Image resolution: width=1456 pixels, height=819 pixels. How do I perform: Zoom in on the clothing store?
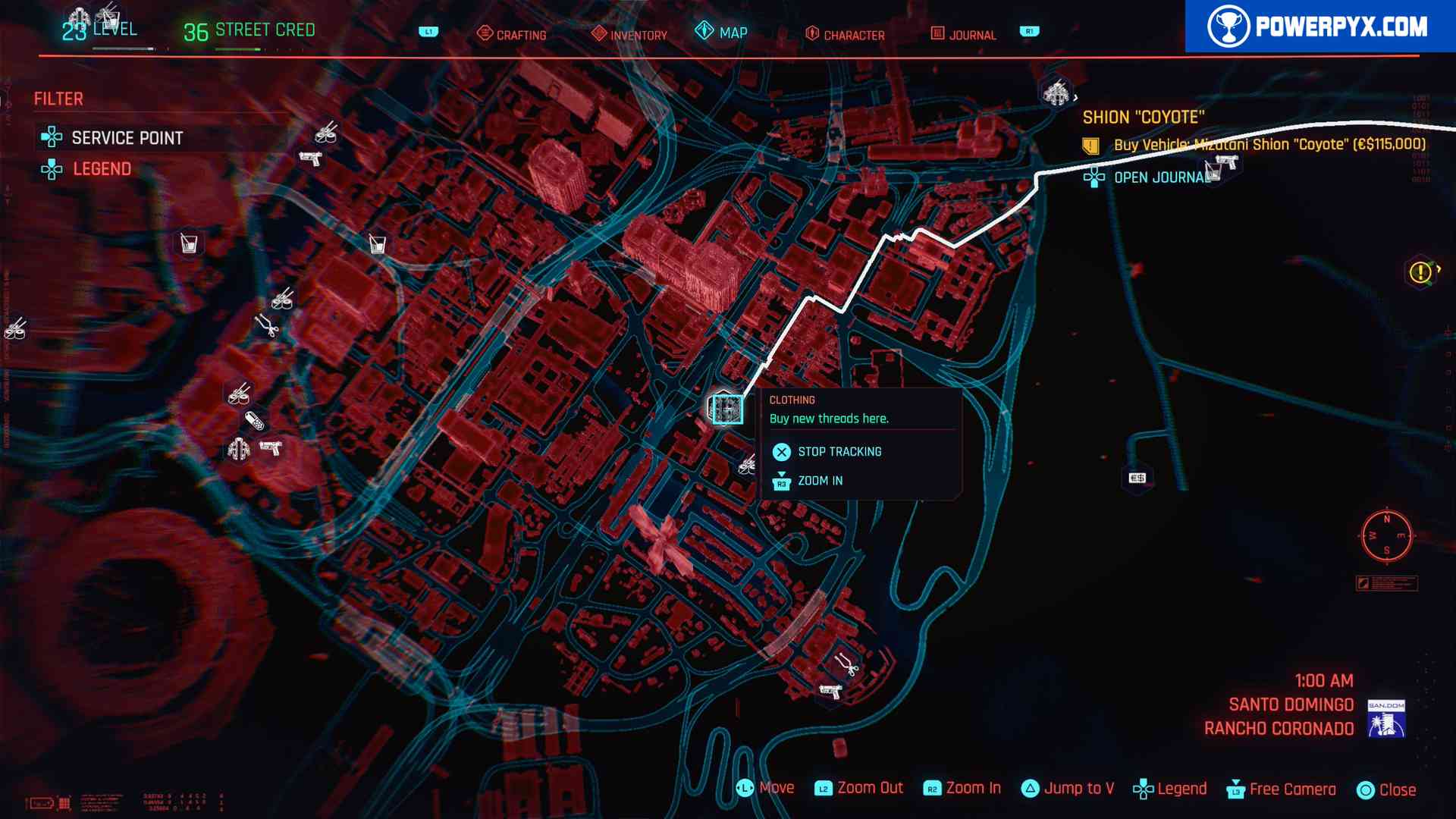click(819, 481)
